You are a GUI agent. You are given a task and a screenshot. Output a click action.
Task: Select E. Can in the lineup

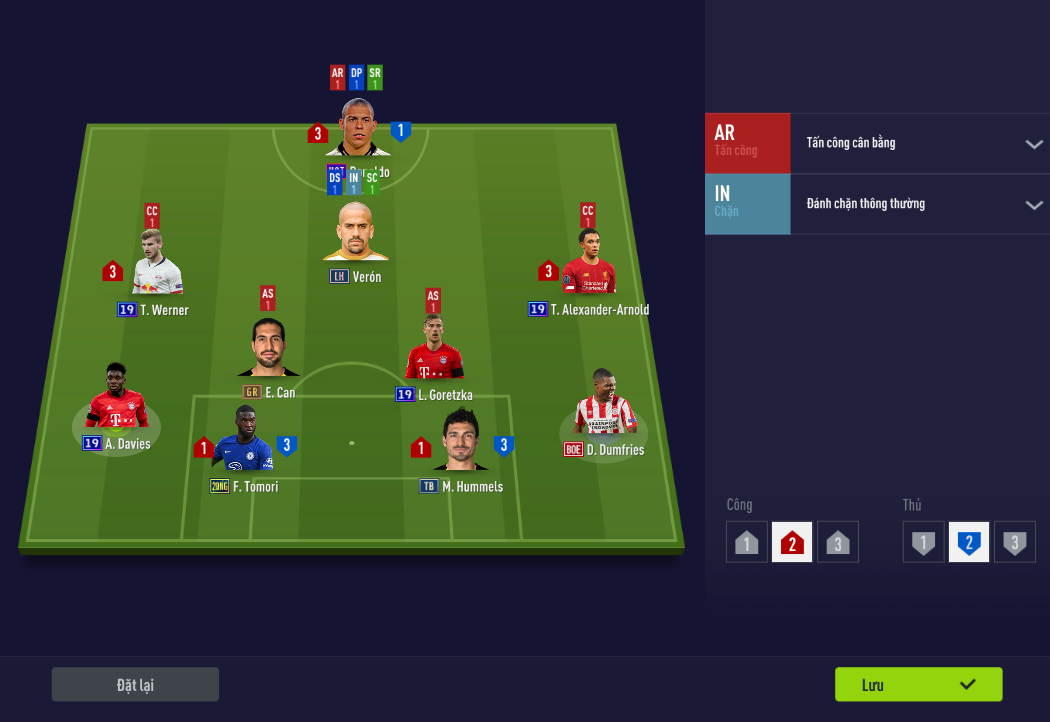(267, 348)
